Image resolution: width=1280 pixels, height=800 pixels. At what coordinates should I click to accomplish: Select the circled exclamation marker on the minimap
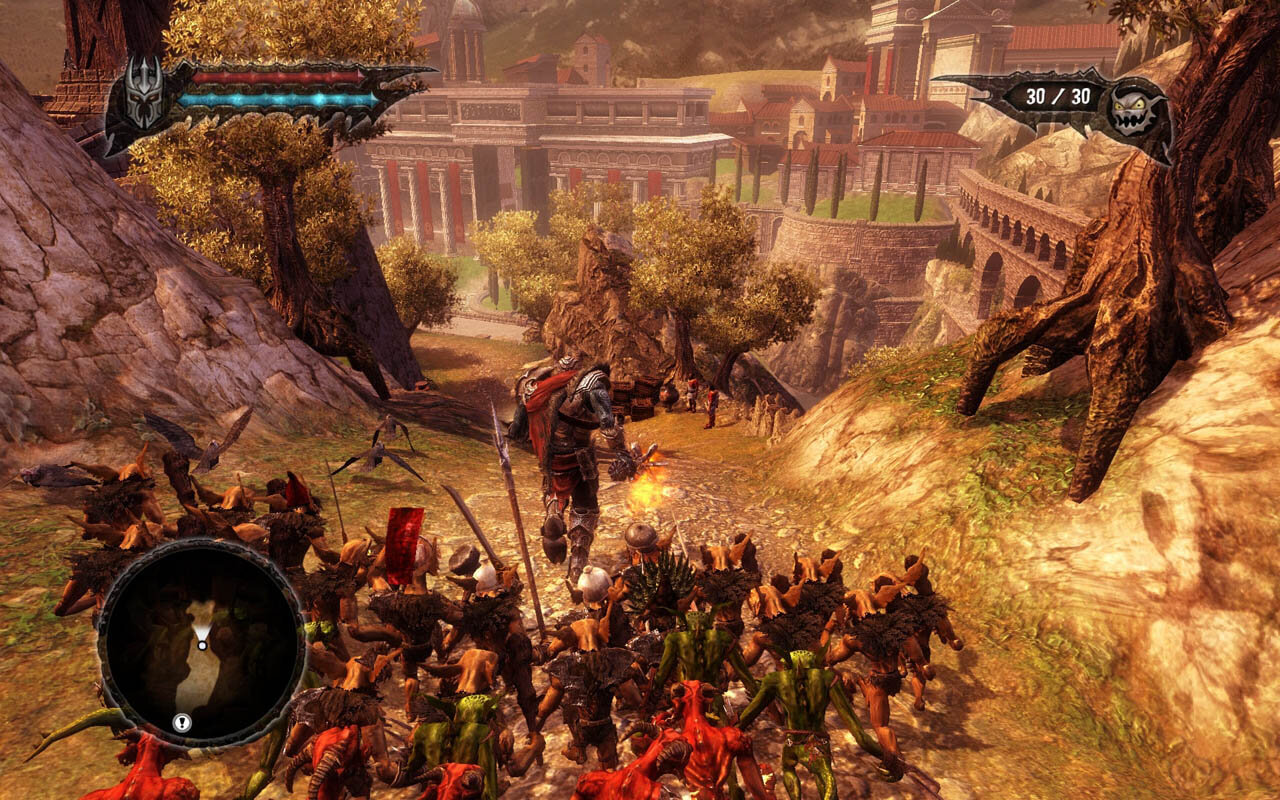(x=181, y=721)
